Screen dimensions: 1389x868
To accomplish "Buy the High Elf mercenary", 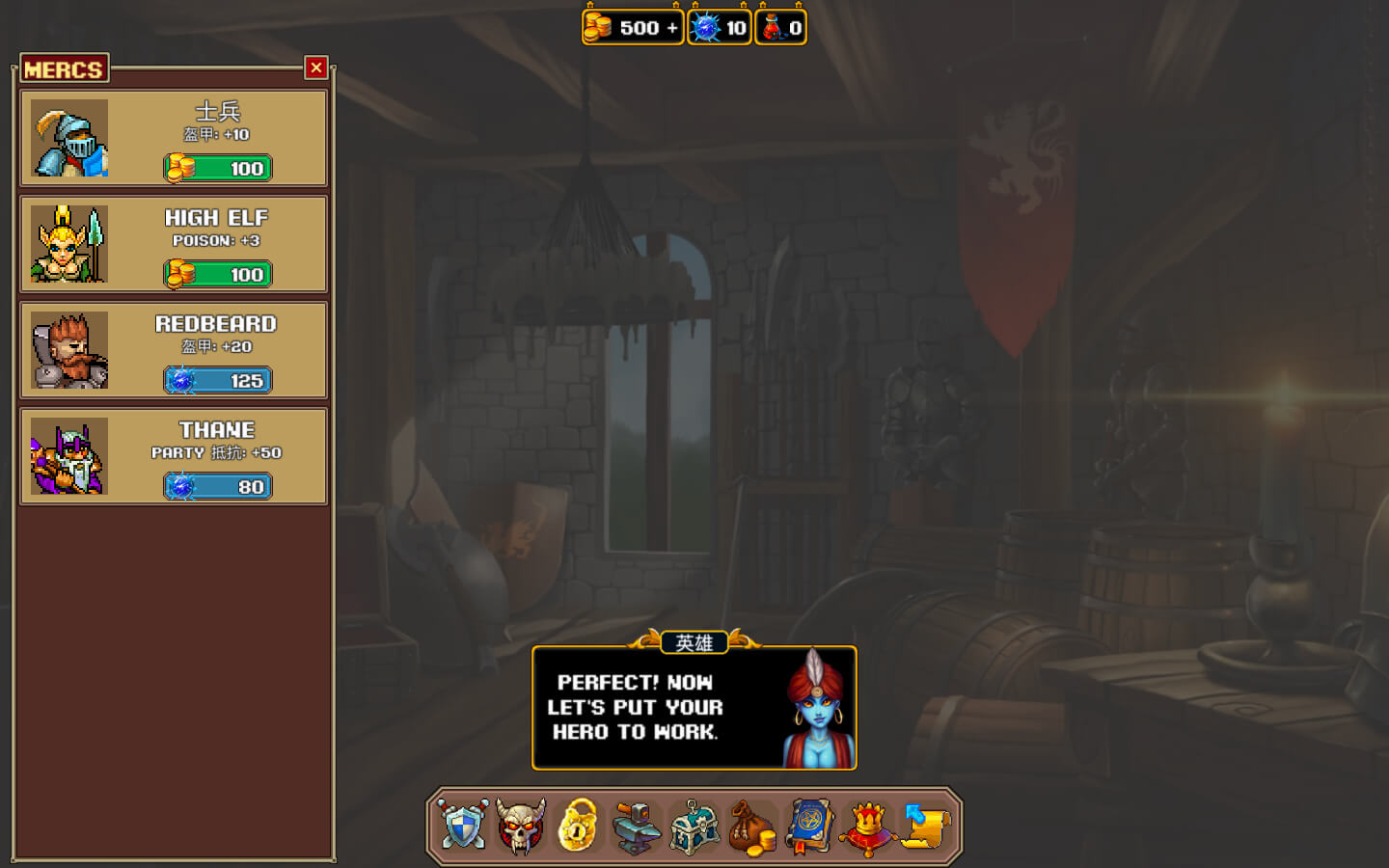I will [x=218, y=274].
